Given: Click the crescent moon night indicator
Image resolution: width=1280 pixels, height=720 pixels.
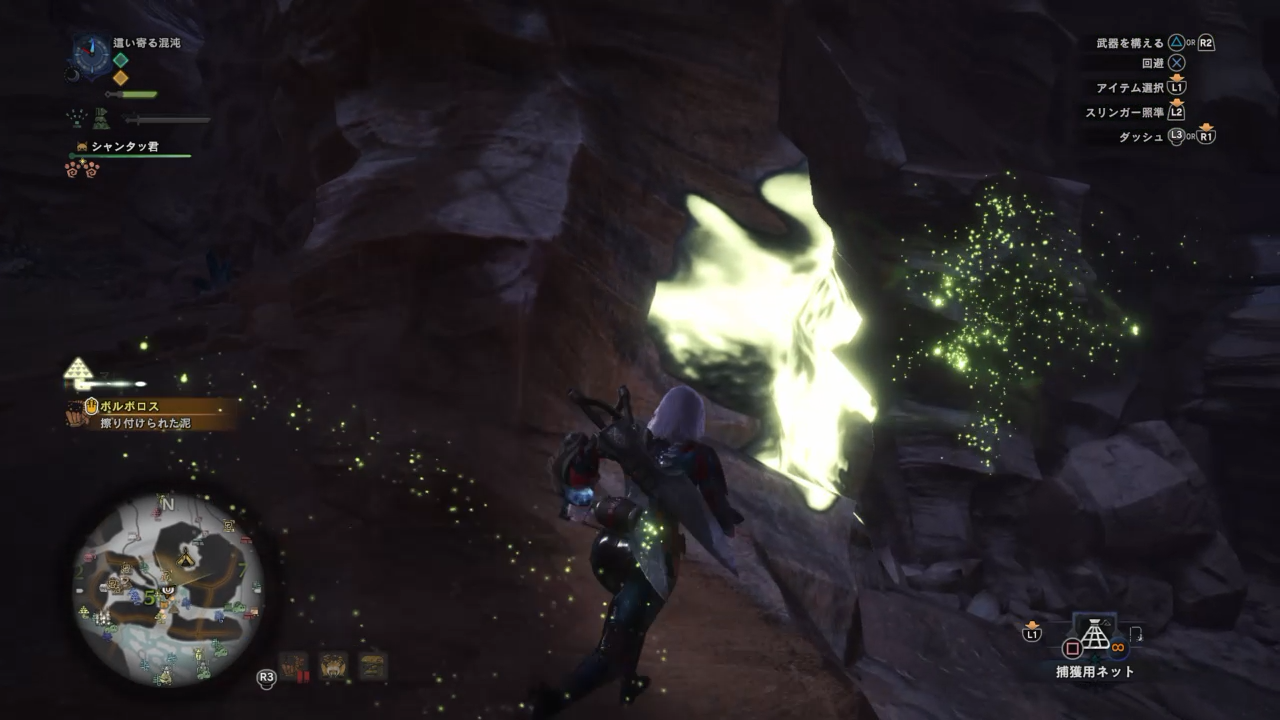Looking at the screenshot, I should click(72, 74).
